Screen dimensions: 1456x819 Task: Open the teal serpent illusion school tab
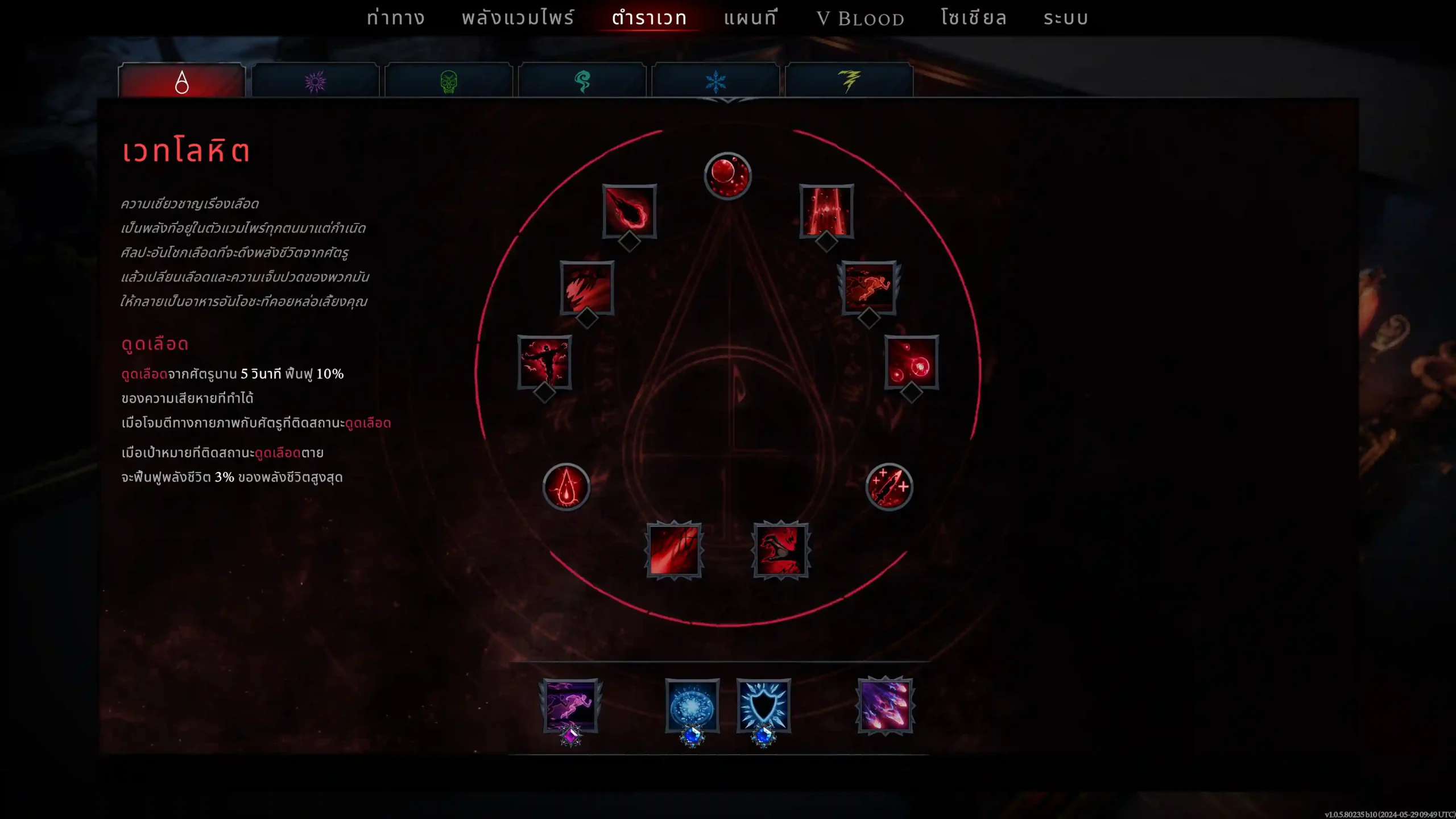coord(582,82)
